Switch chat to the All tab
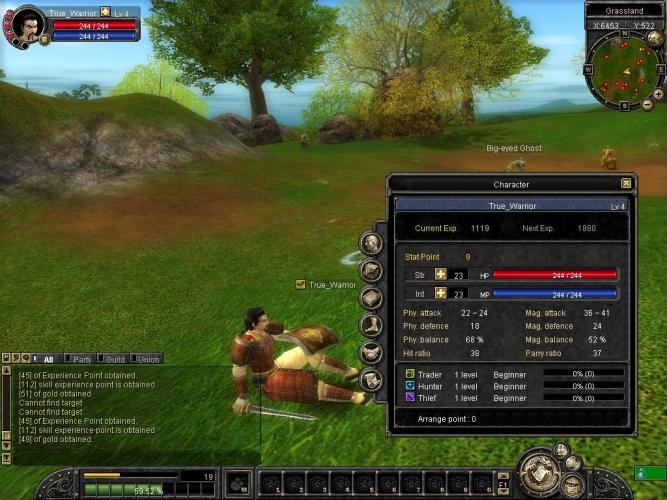Viewport: 667px width, 500px height. tap(48, 358)
